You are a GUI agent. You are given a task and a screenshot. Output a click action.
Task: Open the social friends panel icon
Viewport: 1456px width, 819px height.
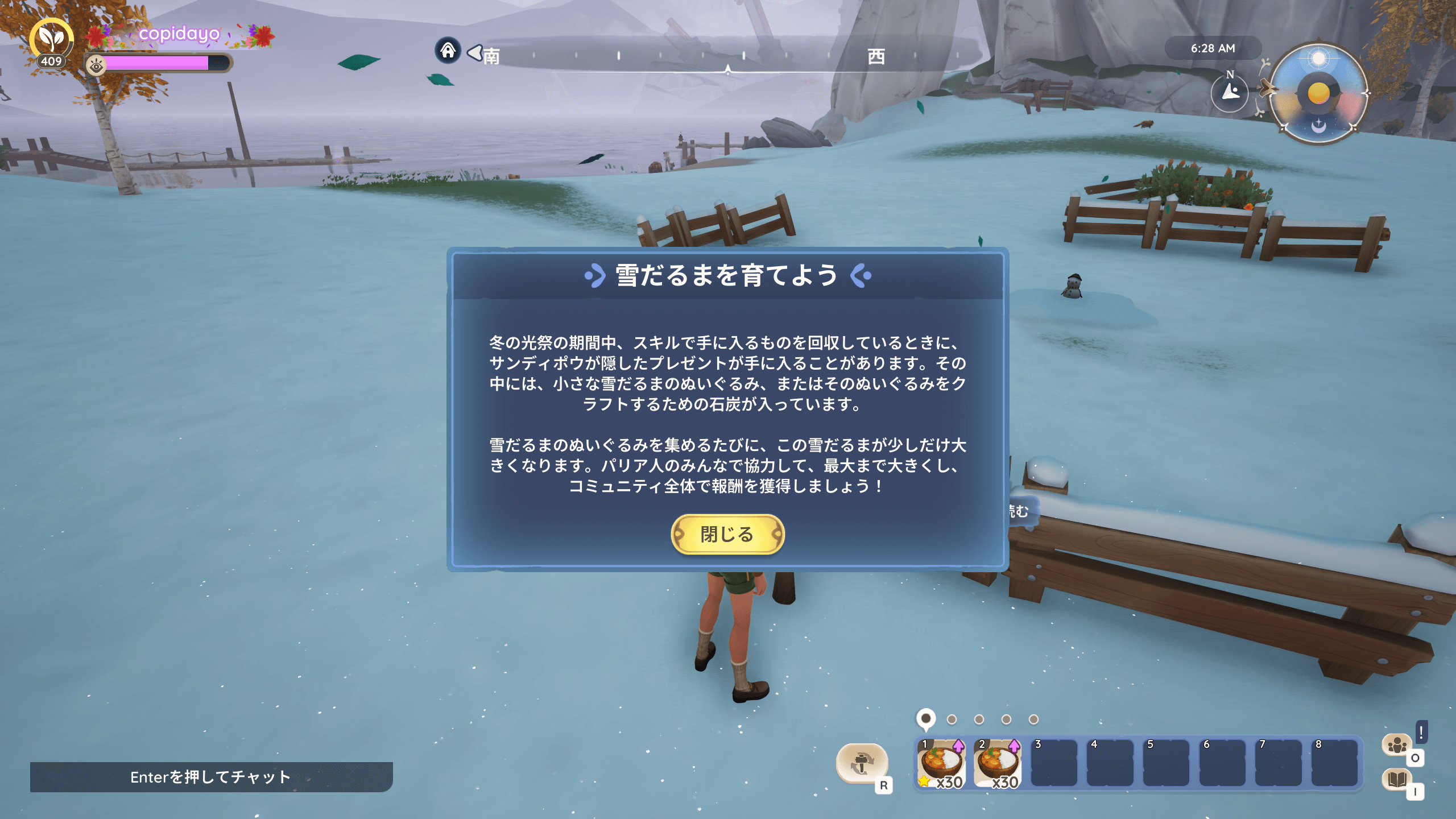click(x=1396, y=744)
